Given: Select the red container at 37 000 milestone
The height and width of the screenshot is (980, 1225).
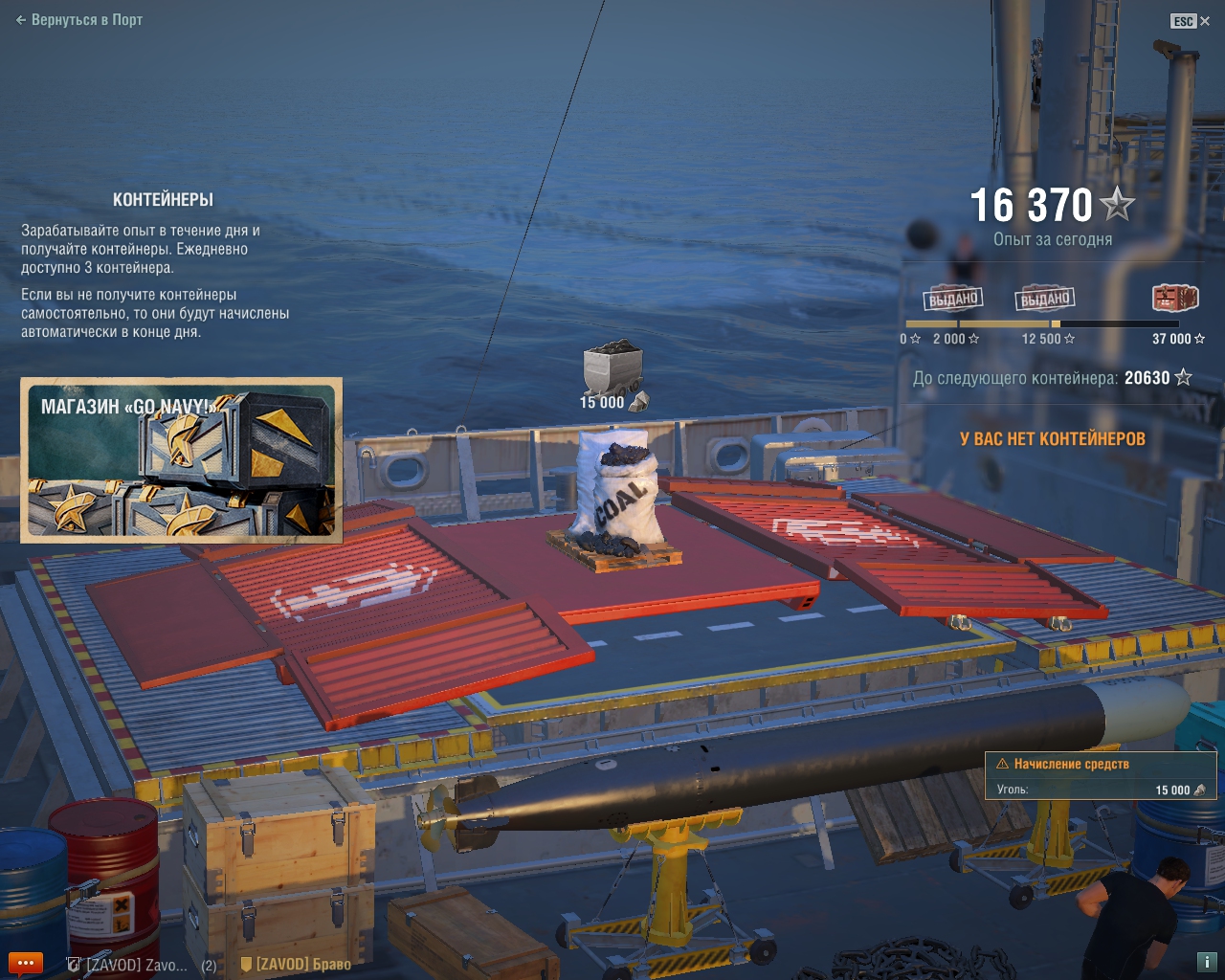Looking at the screenshot, I should tap(1174, 299).
